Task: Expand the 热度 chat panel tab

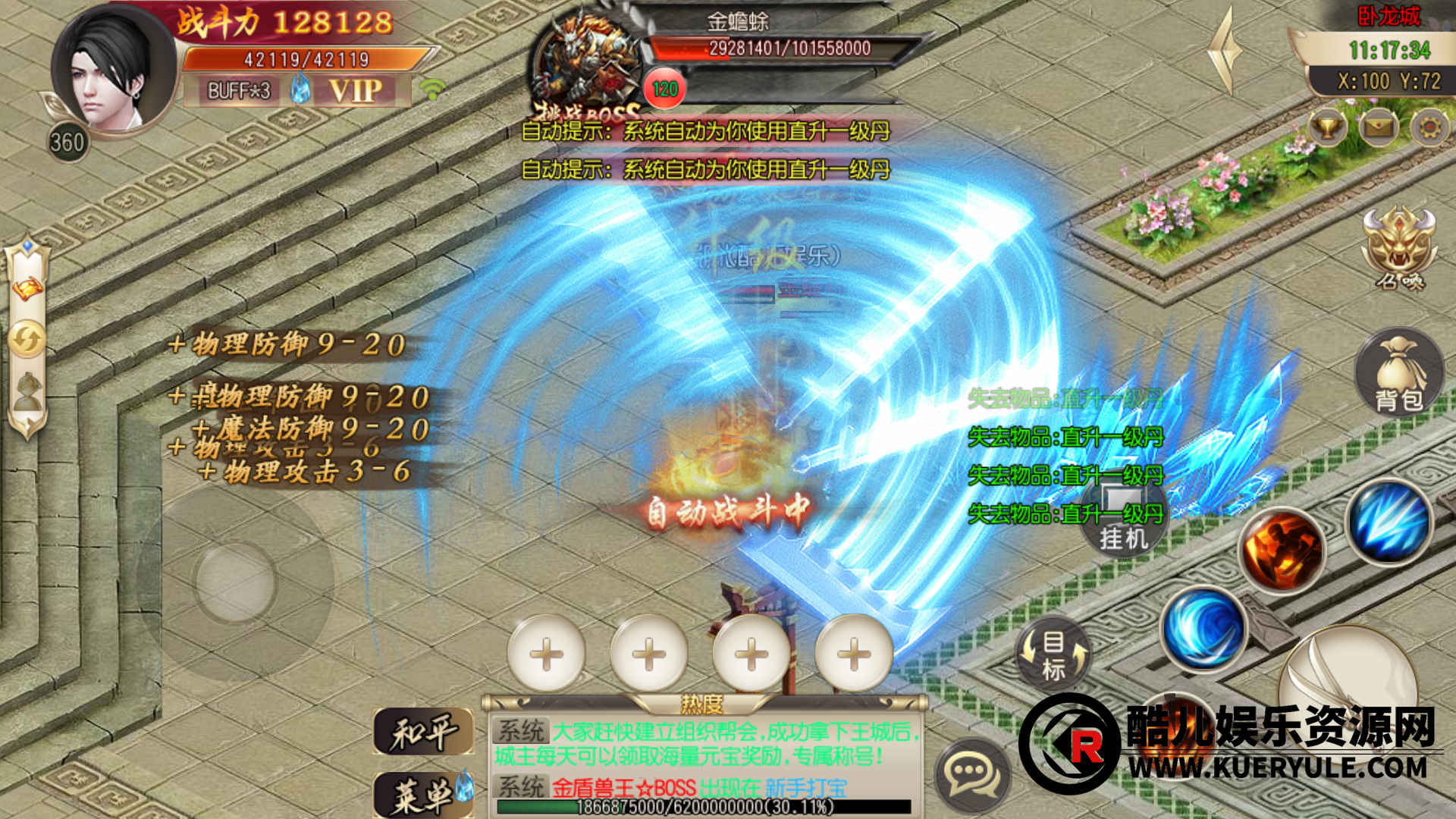Action: [x=701, y=704]
